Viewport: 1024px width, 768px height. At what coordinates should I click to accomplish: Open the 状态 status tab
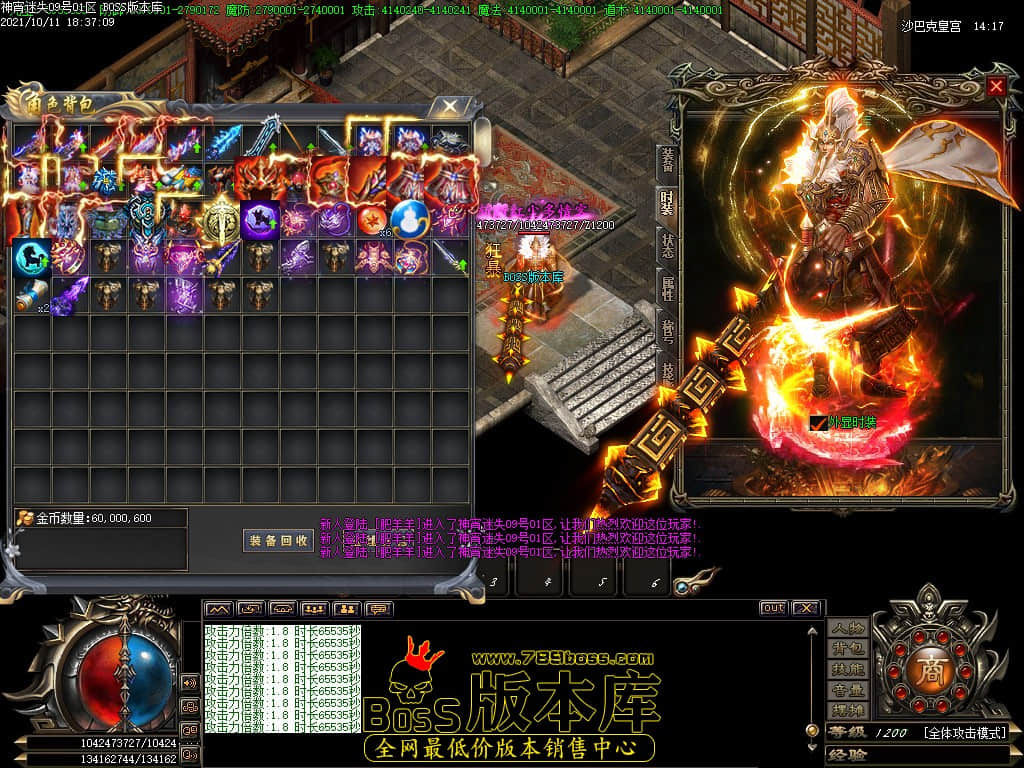(666, 245)
